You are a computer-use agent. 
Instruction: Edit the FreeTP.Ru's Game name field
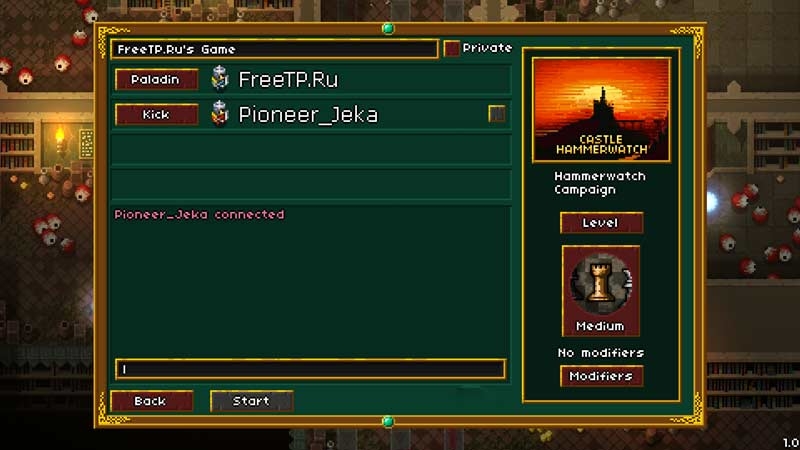273,49
